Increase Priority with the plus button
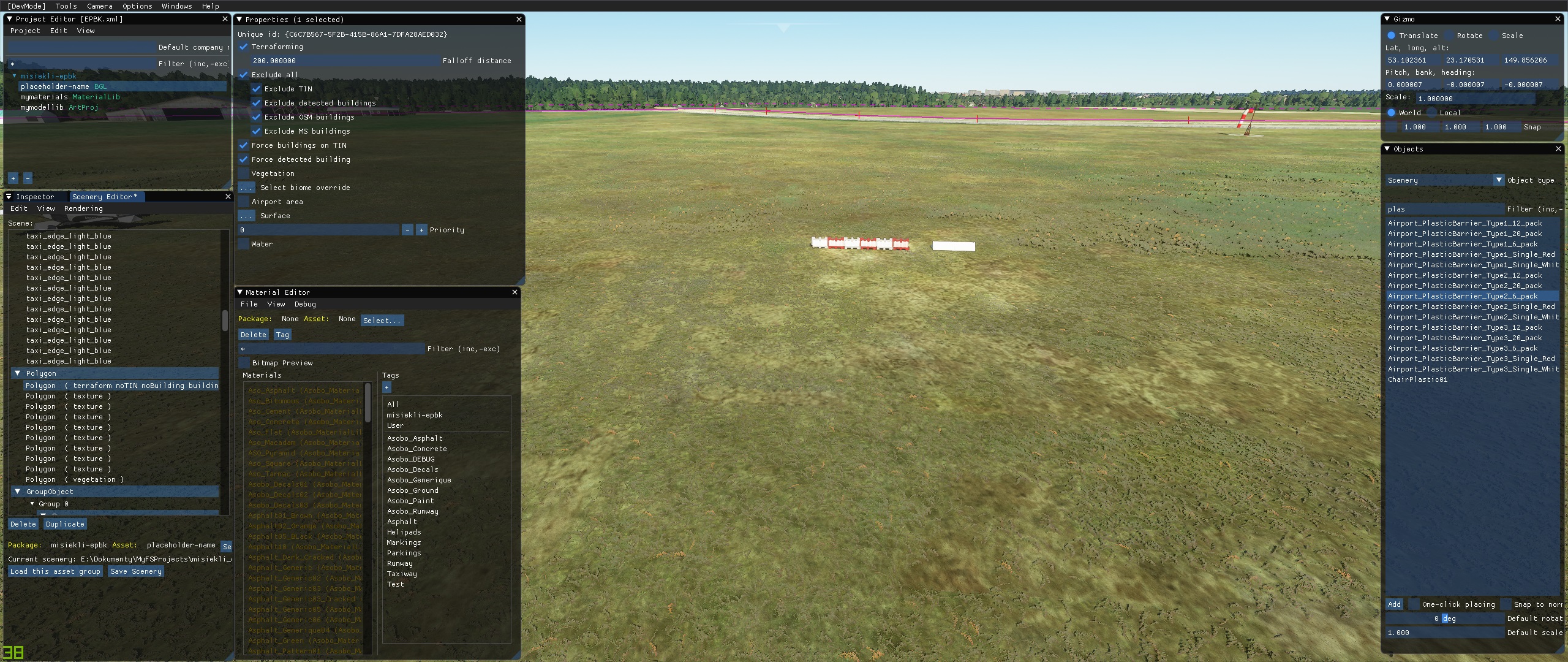Screen dimensions: 1568x662 point(421,230)
